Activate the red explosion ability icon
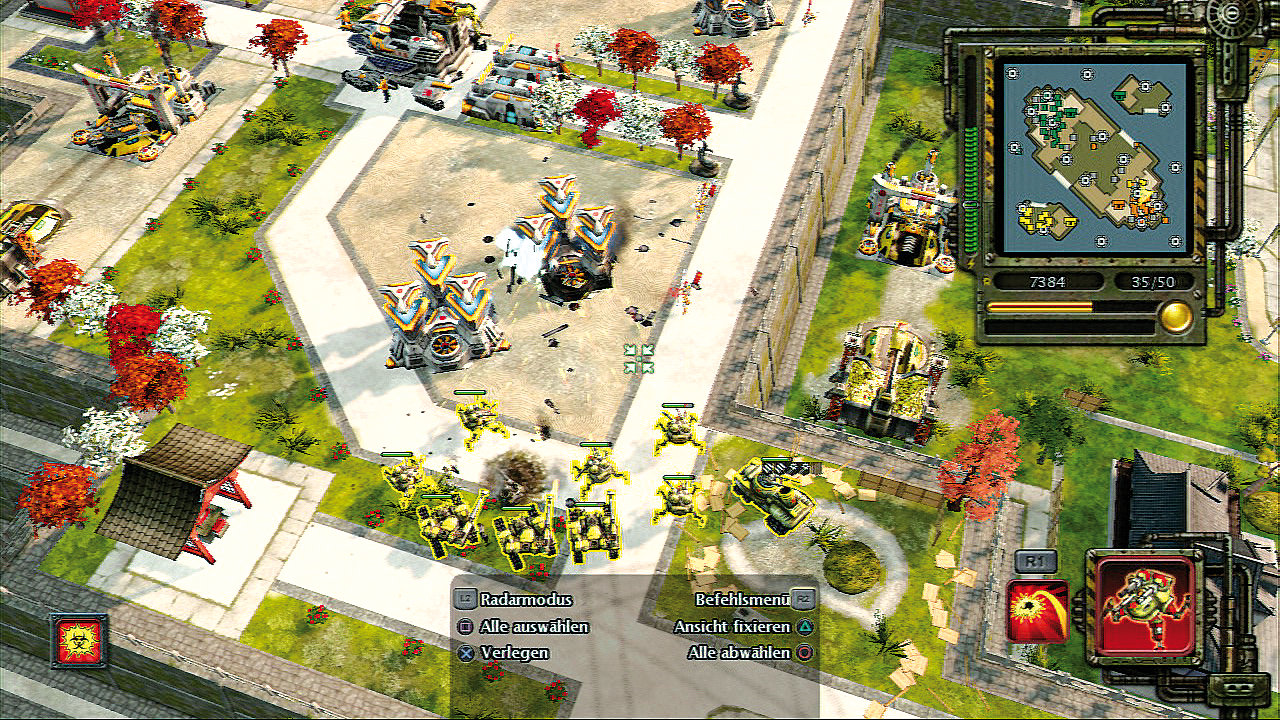Image resolution: width=1280 pixels, height=720 pixels. (x=1038, y=612)
